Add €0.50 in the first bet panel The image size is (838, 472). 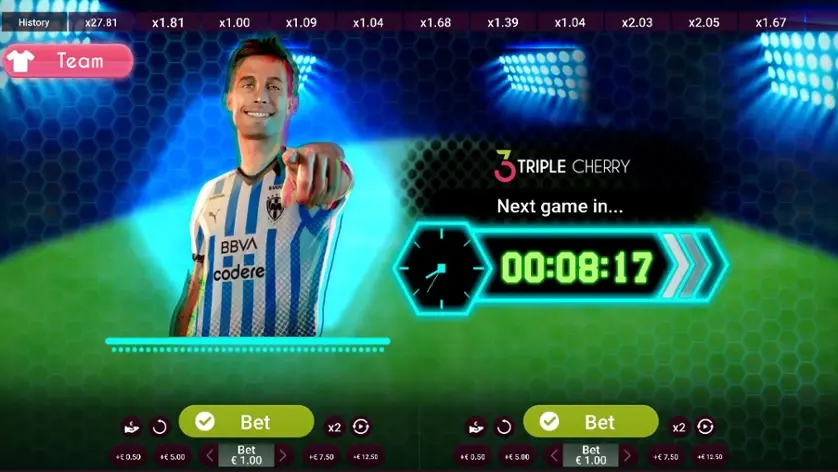(127, 457)
